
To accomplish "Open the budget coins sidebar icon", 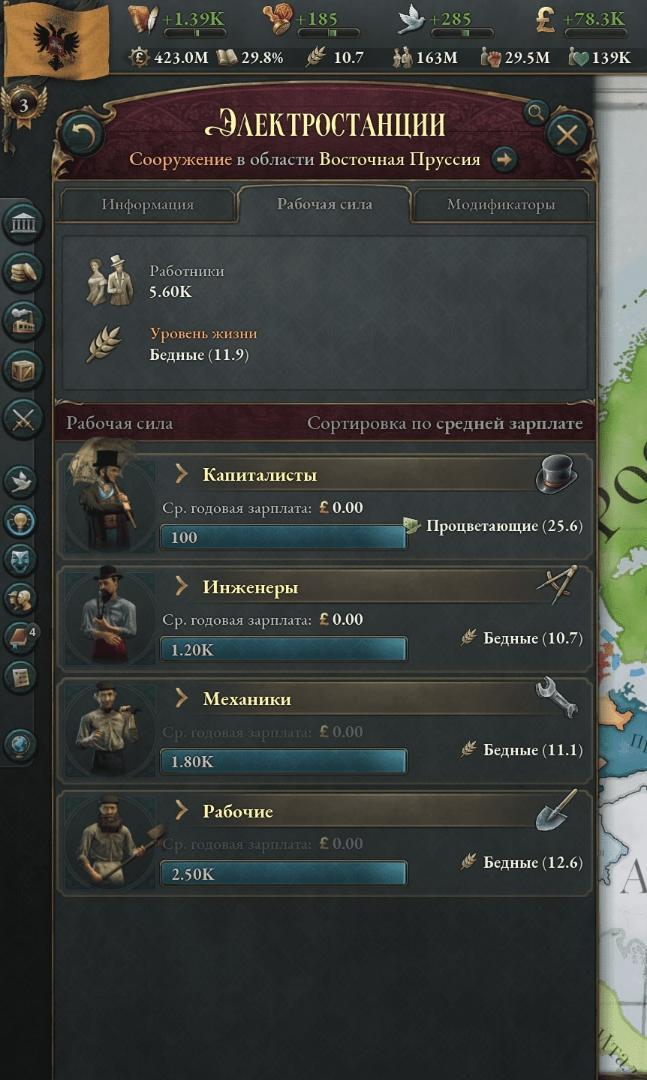I will click(21, 270).
